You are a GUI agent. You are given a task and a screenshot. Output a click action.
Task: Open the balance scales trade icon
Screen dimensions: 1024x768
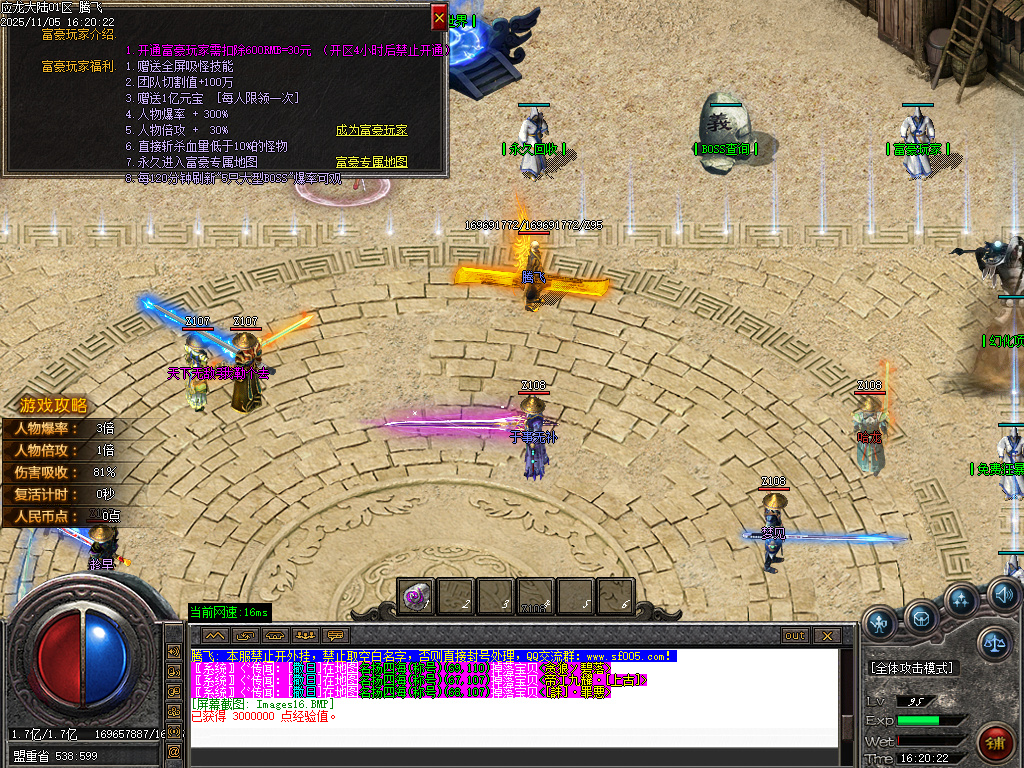click(x=994, y=643)
